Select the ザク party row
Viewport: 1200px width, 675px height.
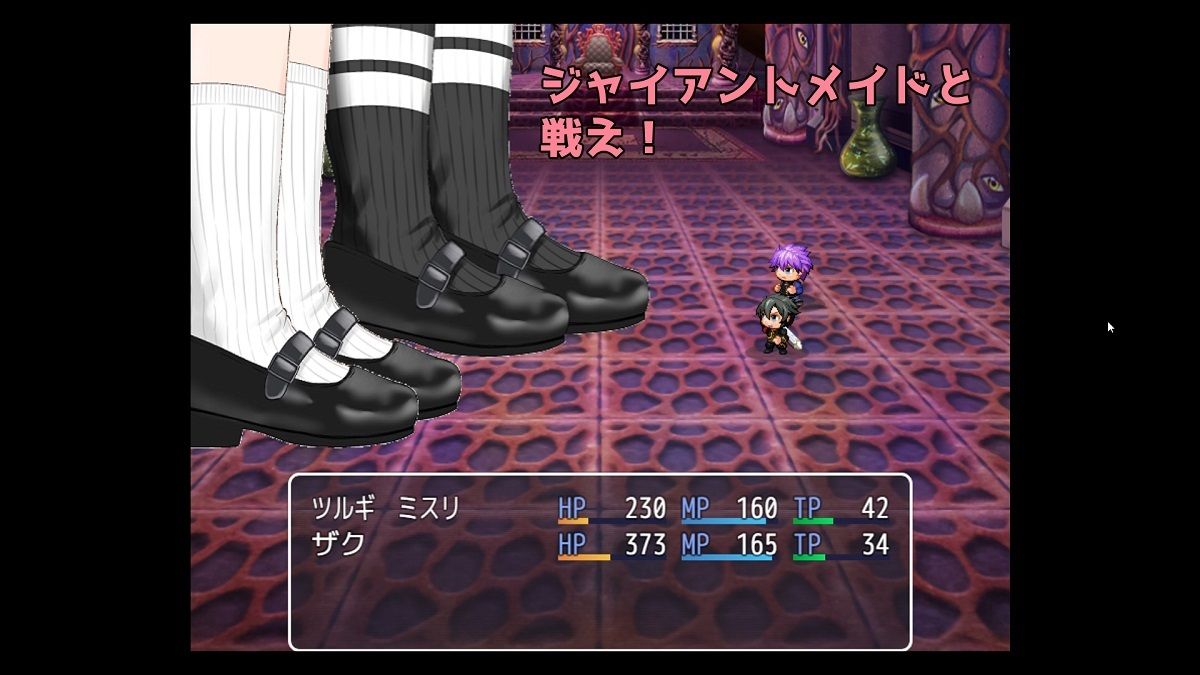[599, 545]
